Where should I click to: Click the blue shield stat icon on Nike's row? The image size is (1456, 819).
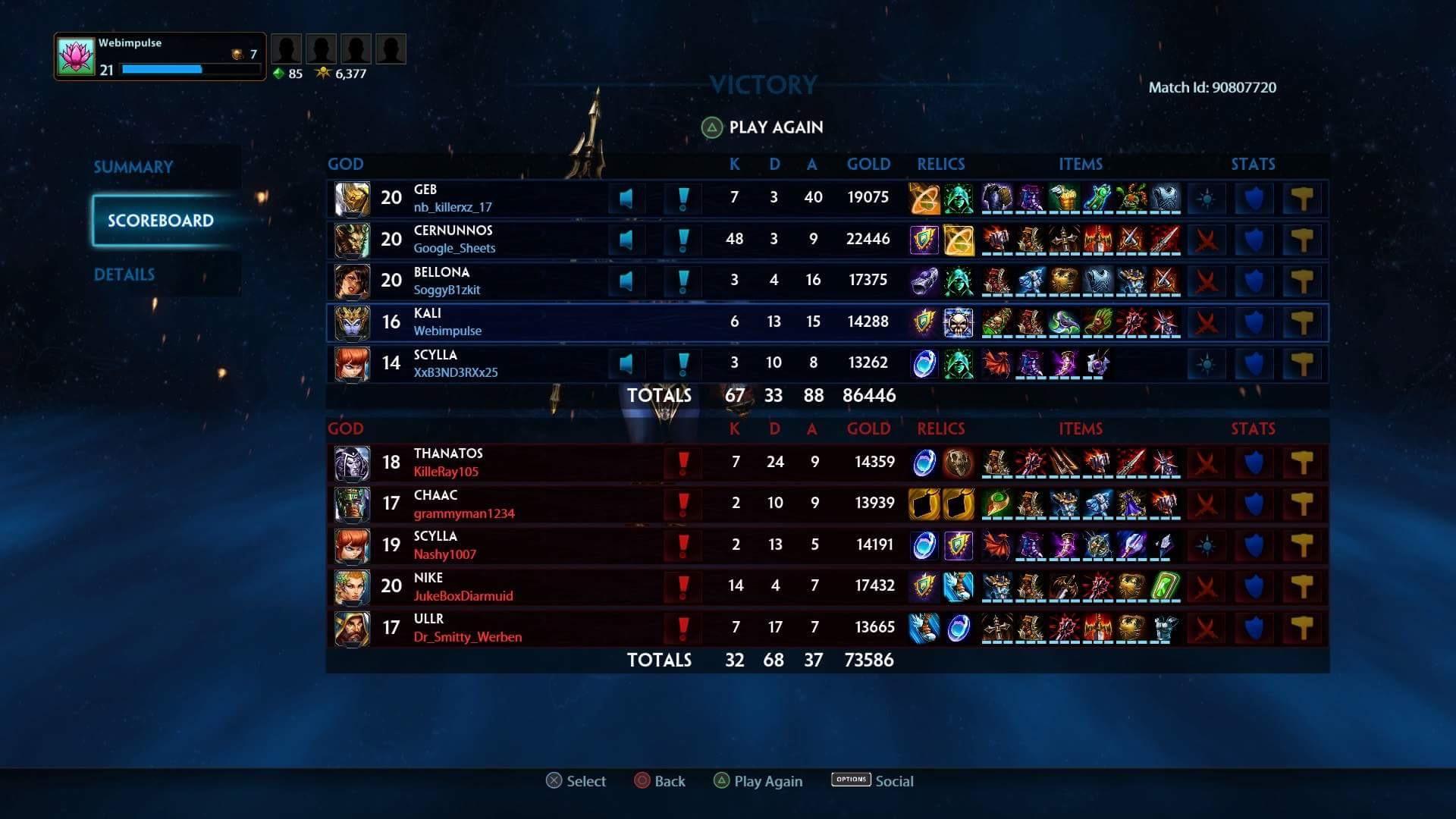[1256, 585]
